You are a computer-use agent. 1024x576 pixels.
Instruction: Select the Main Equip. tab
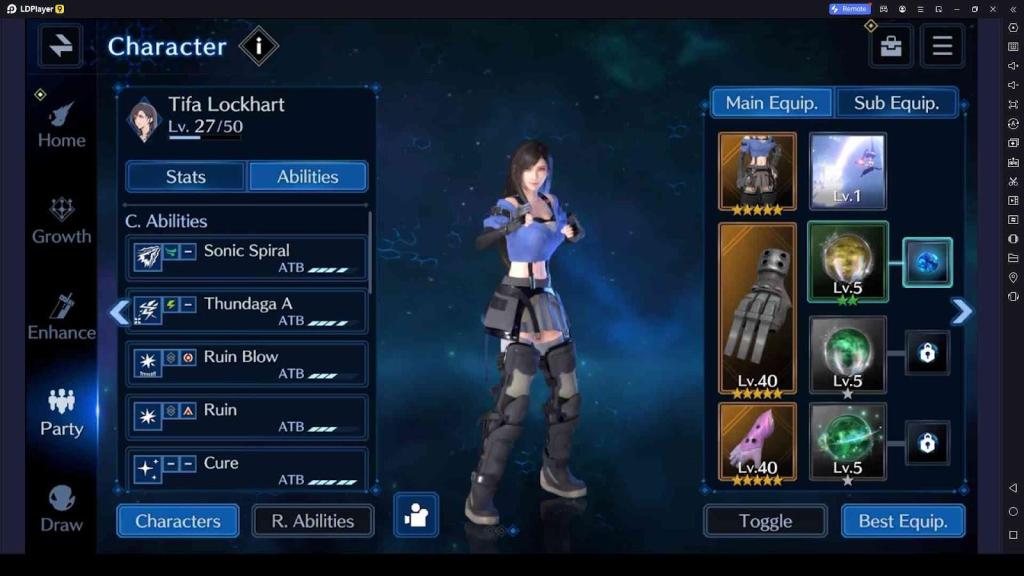pyautogui.click(x=771, y=103)
